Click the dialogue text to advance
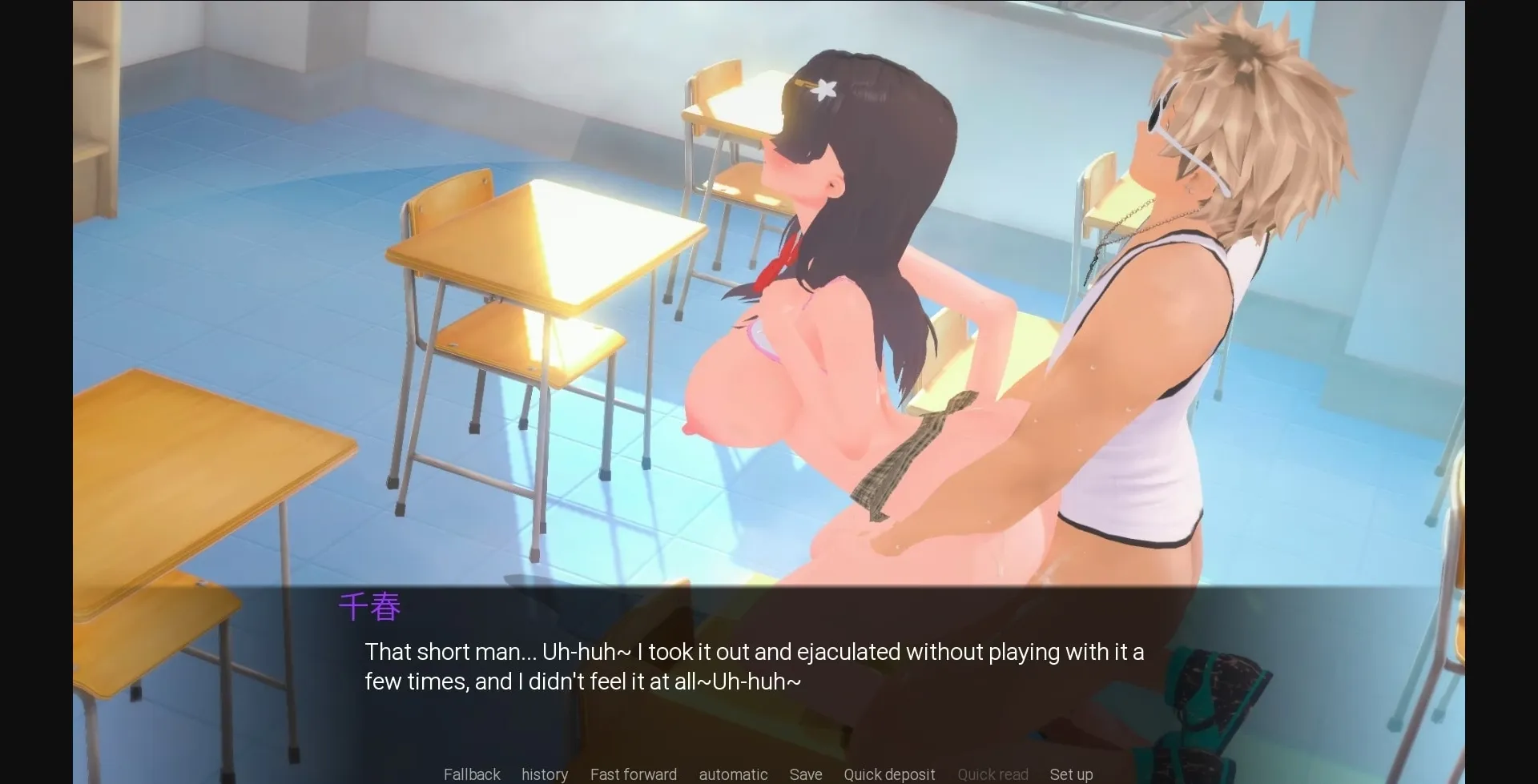Viewport: 1538px width, 784px height. point(753,666)
